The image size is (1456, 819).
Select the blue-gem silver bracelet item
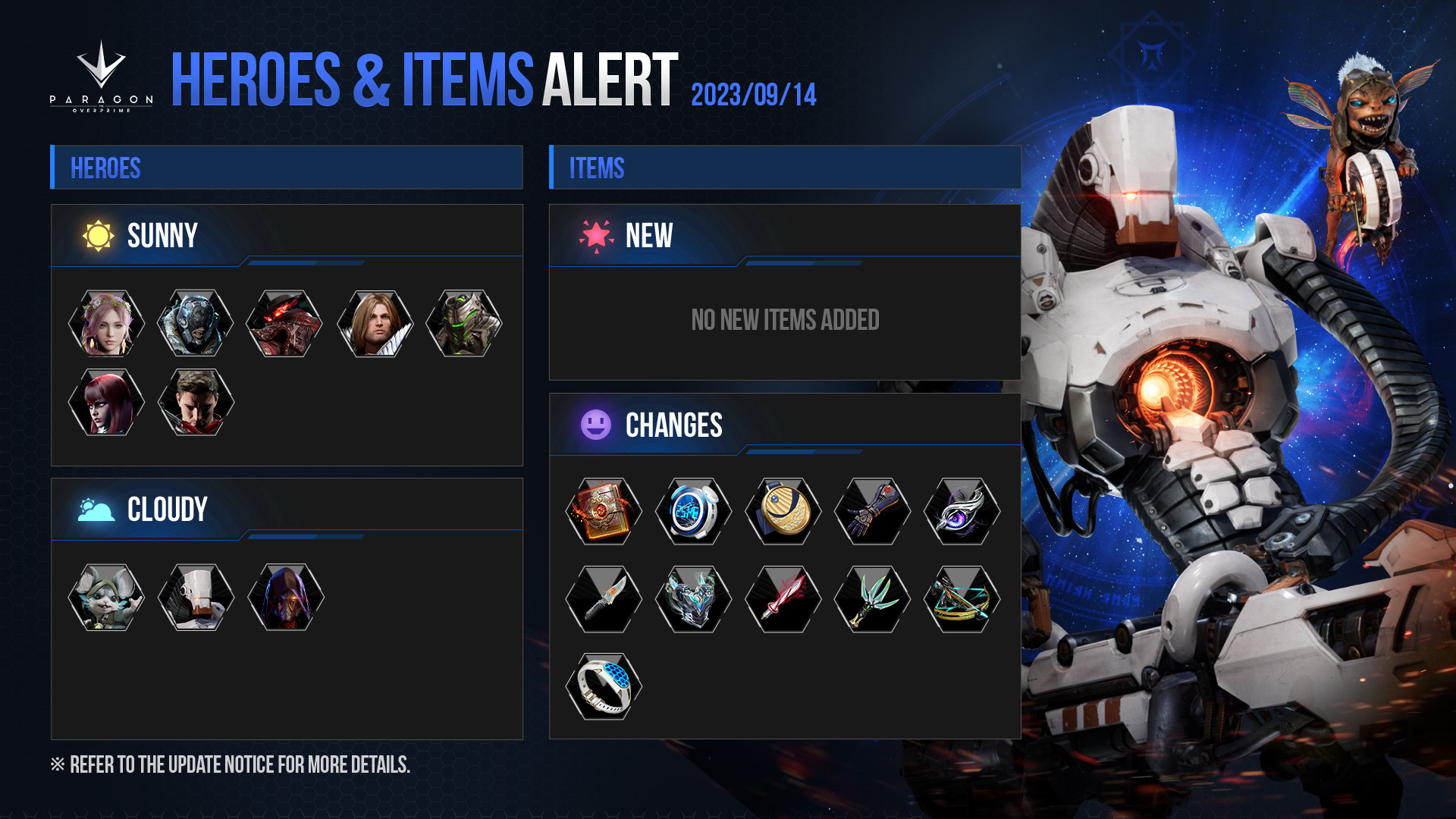coord(604,686)
